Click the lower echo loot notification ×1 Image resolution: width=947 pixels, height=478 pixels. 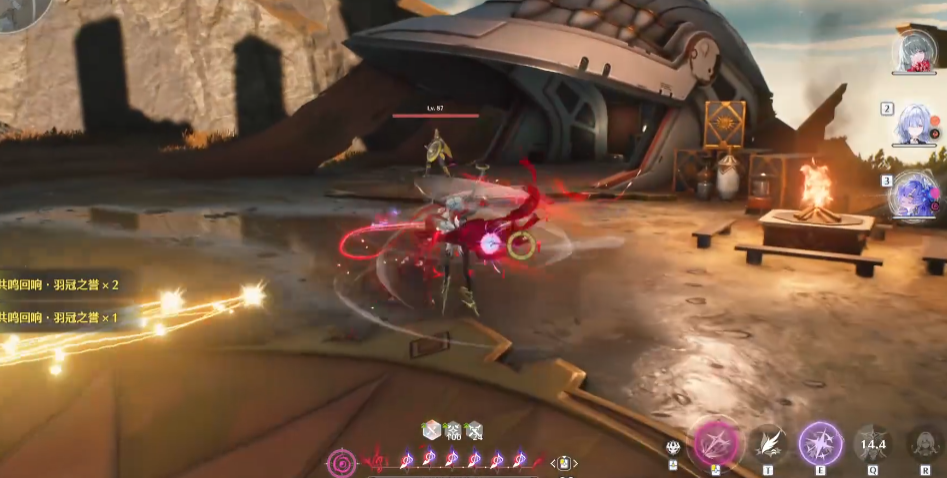(x=62, y=317)
